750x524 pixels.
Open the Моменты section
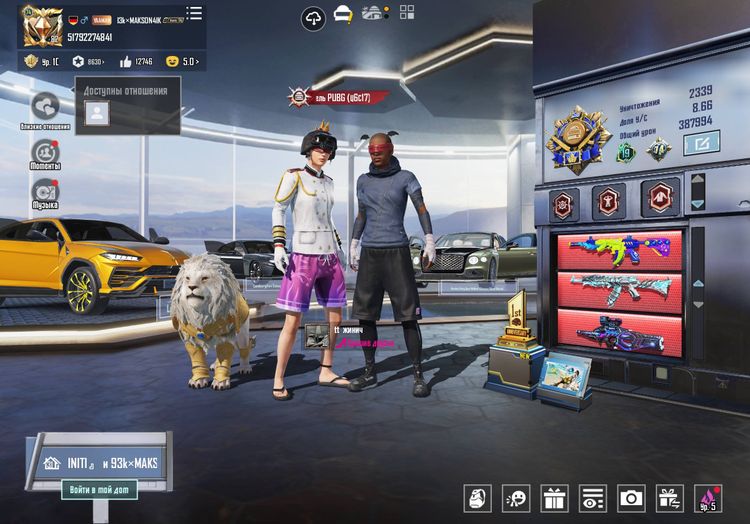pyautogui.click(x=45, y=152)
